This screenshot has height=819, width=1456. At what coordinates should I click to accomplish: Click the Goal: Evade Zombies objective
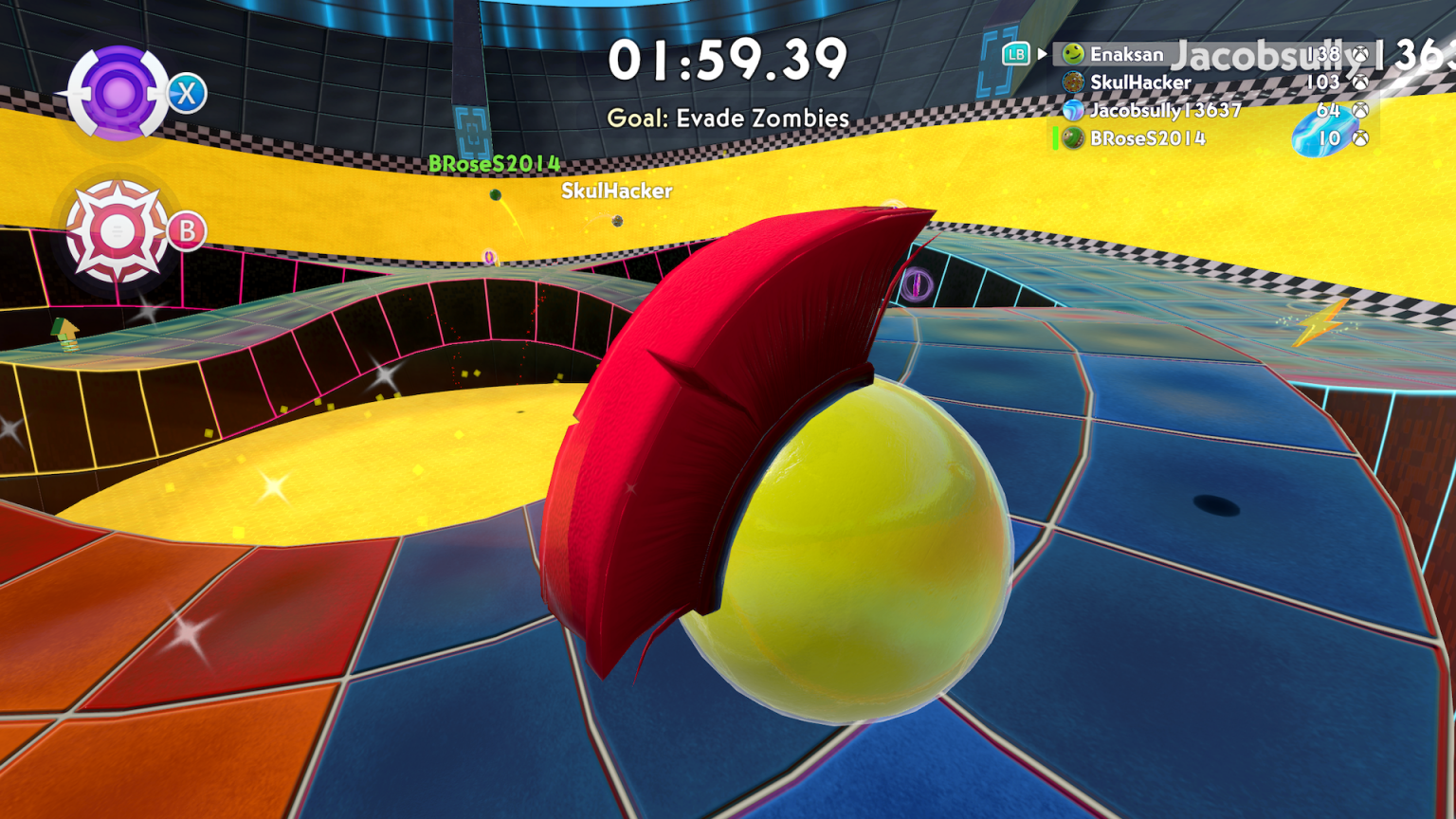pyautogui.click(x=728, y=118)
